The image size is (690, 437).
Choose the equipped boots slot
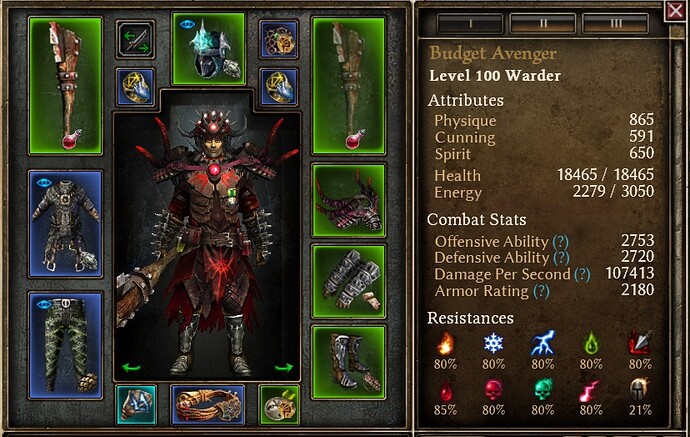pos(349,359)
